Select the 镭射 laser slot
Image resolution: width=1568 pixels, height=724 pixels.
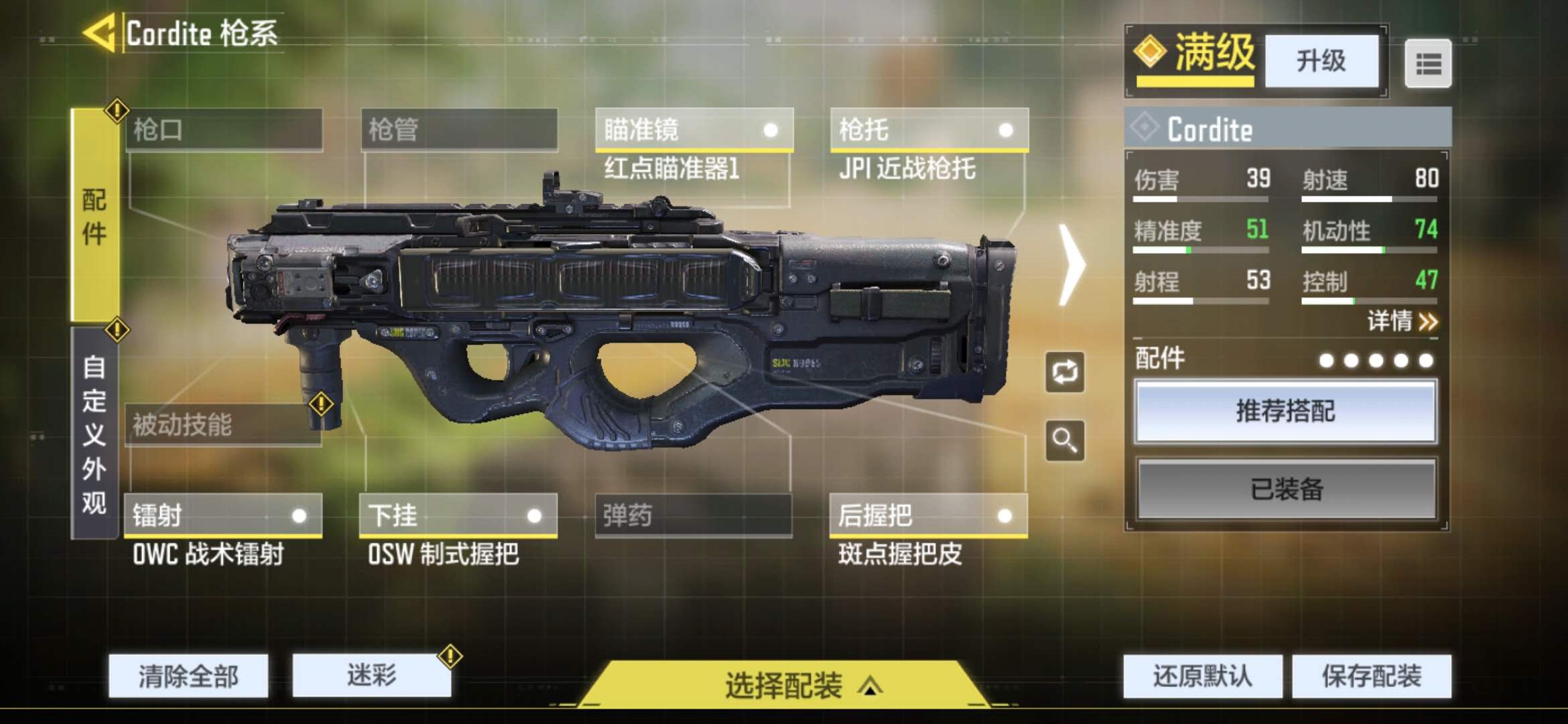pos(222,516)
